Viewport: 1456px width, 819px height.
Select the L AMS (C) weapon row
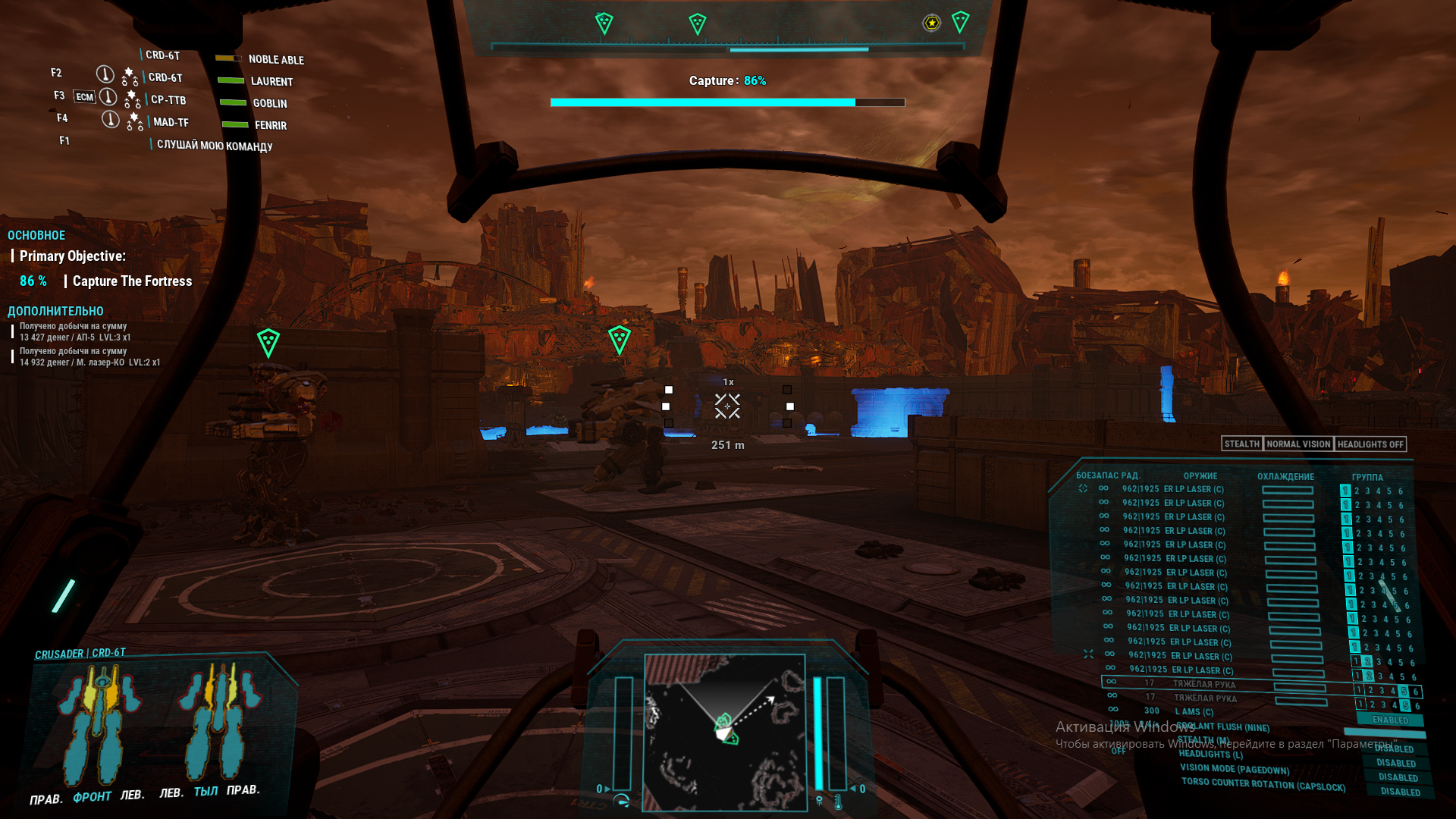coord(1194,712)
